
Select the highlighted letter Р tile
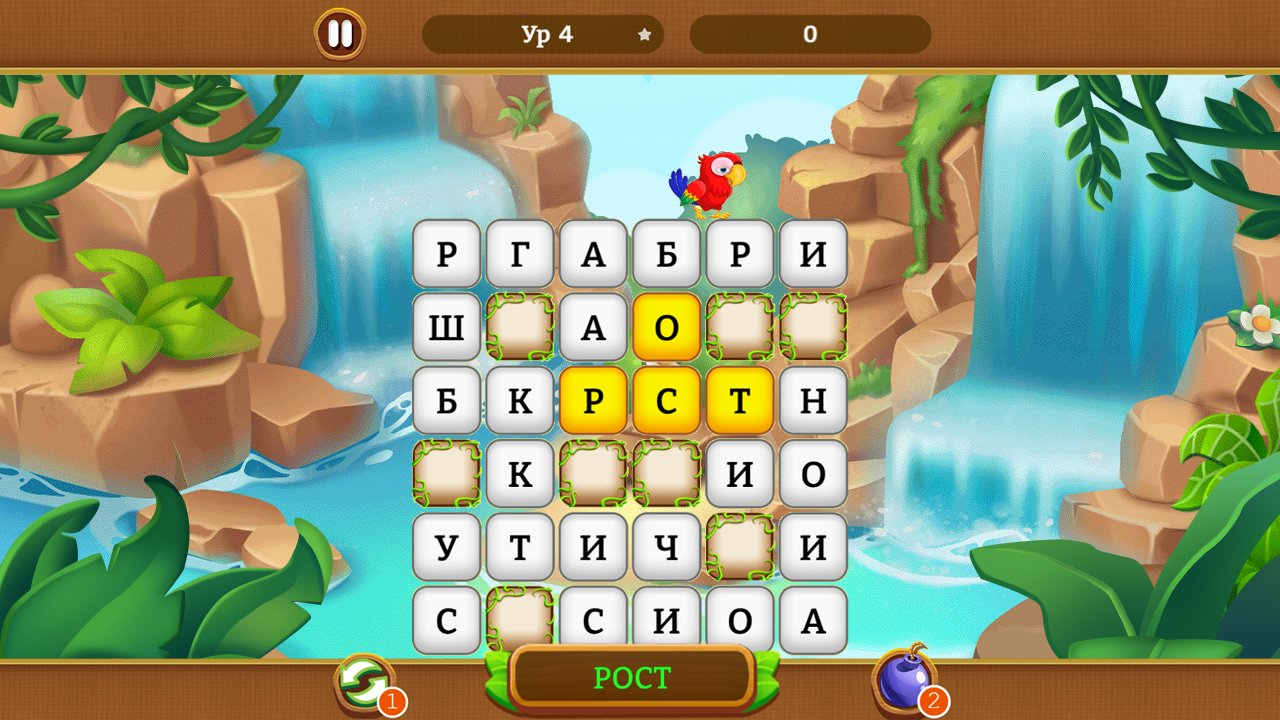click(594, 401)
